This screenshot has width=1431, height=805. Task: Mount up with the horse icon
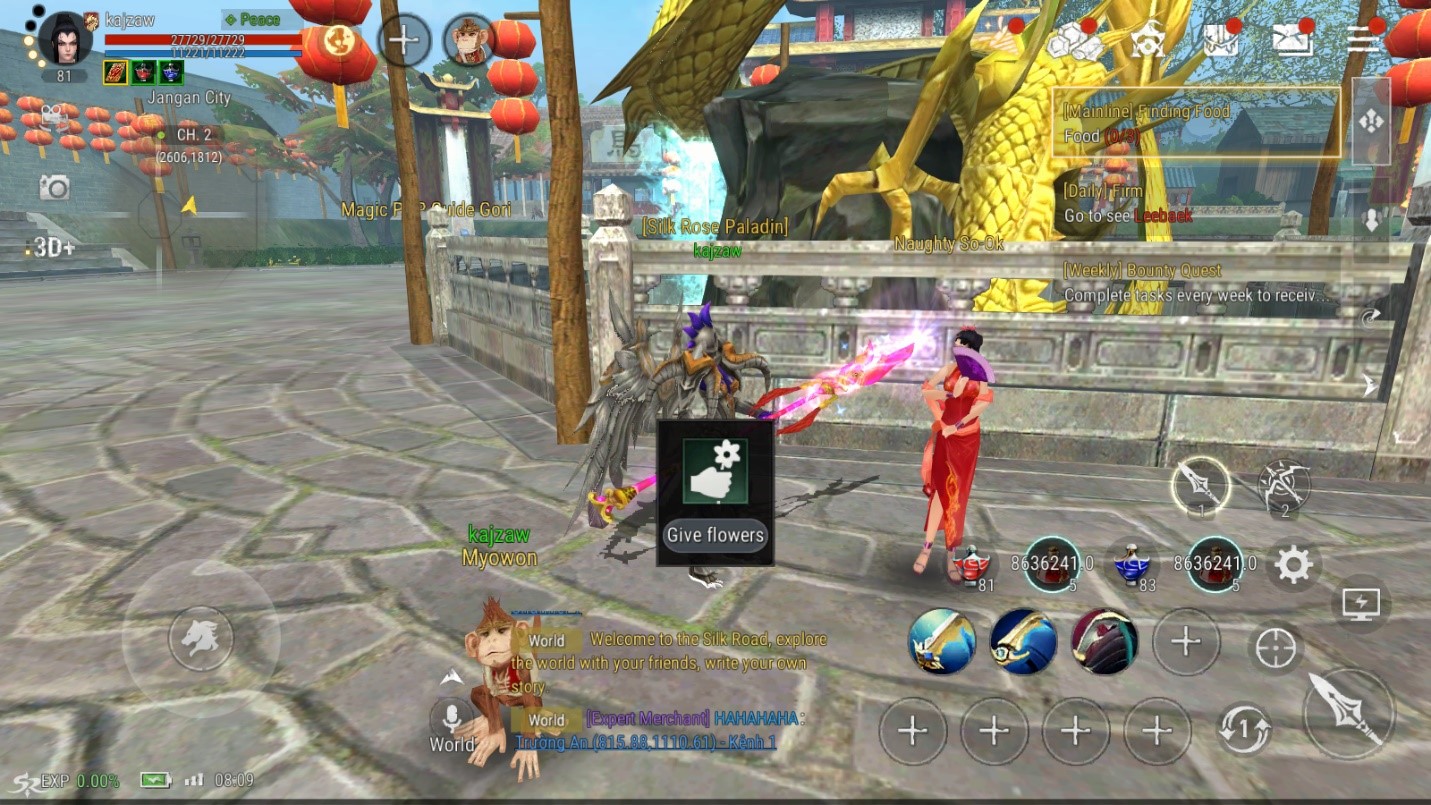200,638
